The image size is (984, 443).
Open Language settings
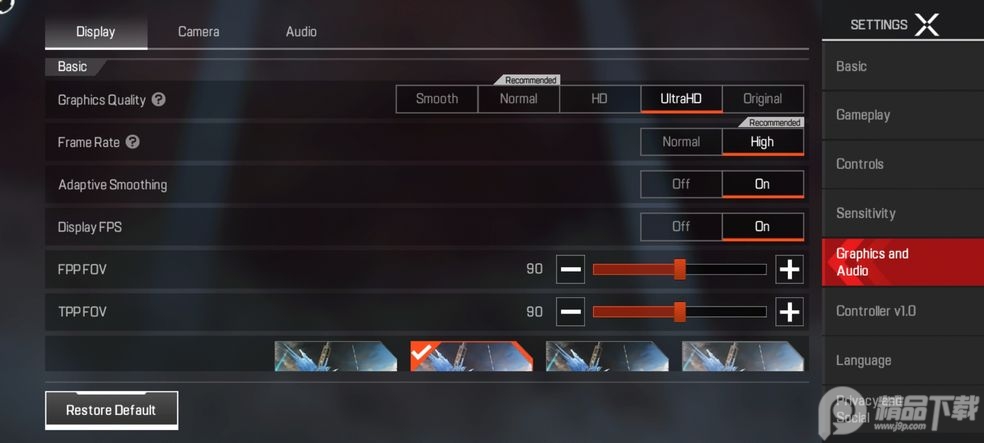pyautogui.click(x=864, y=360)
